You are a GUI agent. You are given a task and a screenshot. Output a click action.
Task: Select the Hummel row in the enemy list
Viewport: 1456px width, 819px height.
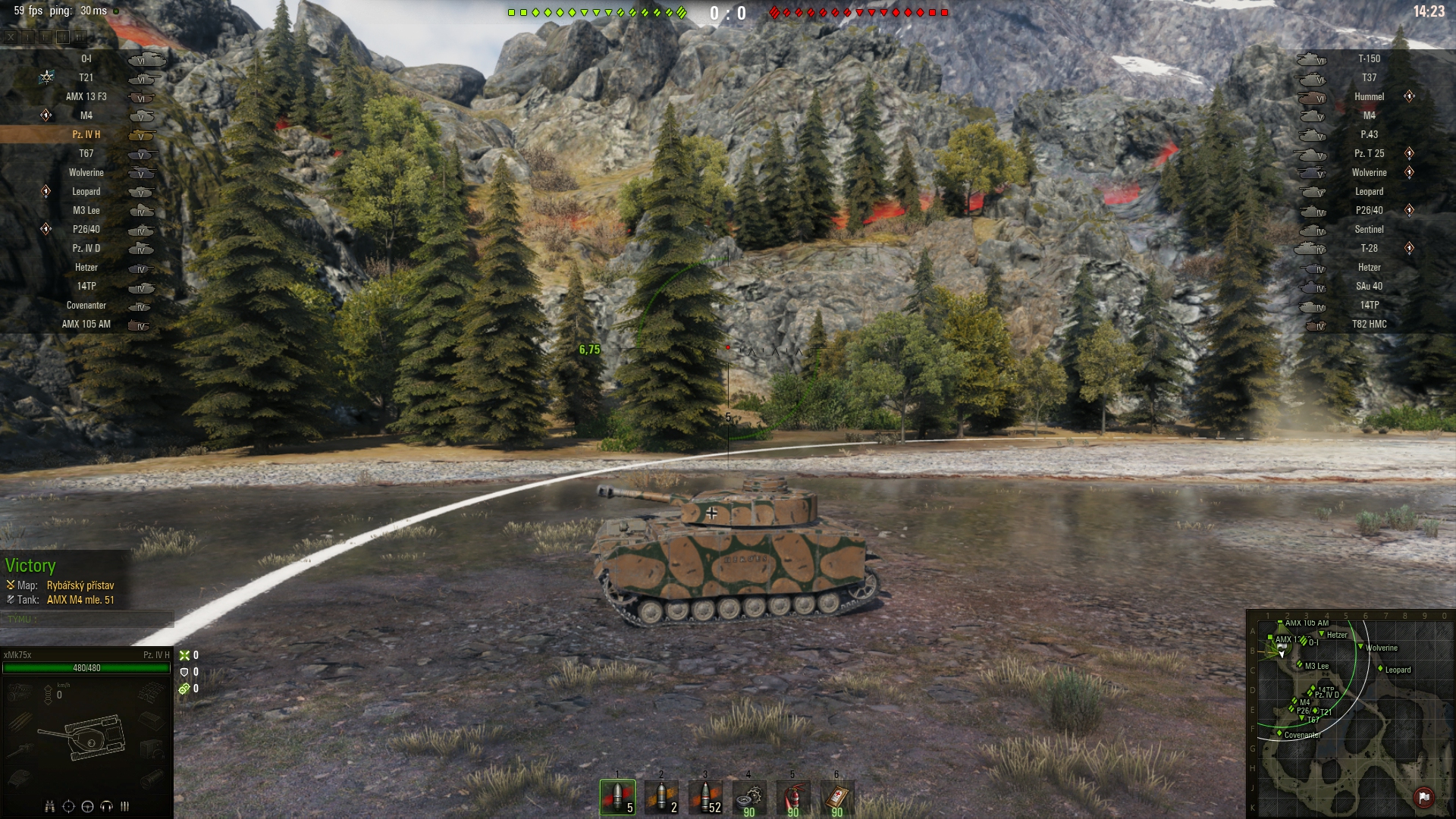[1369, 97]
